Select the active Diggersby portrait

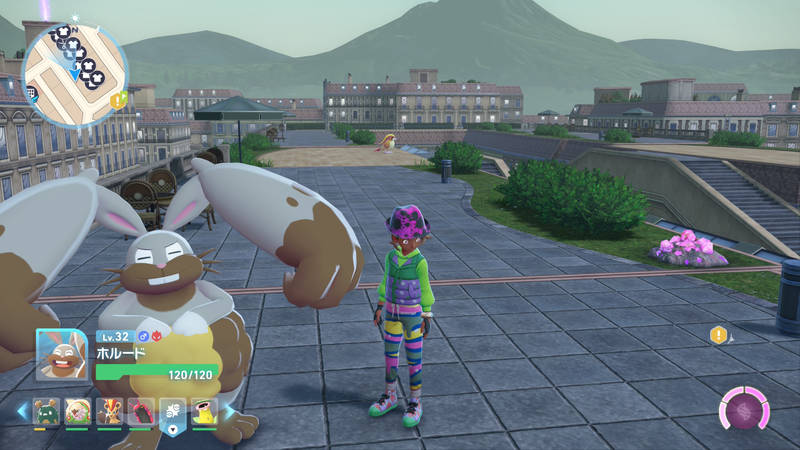(62, 355)
